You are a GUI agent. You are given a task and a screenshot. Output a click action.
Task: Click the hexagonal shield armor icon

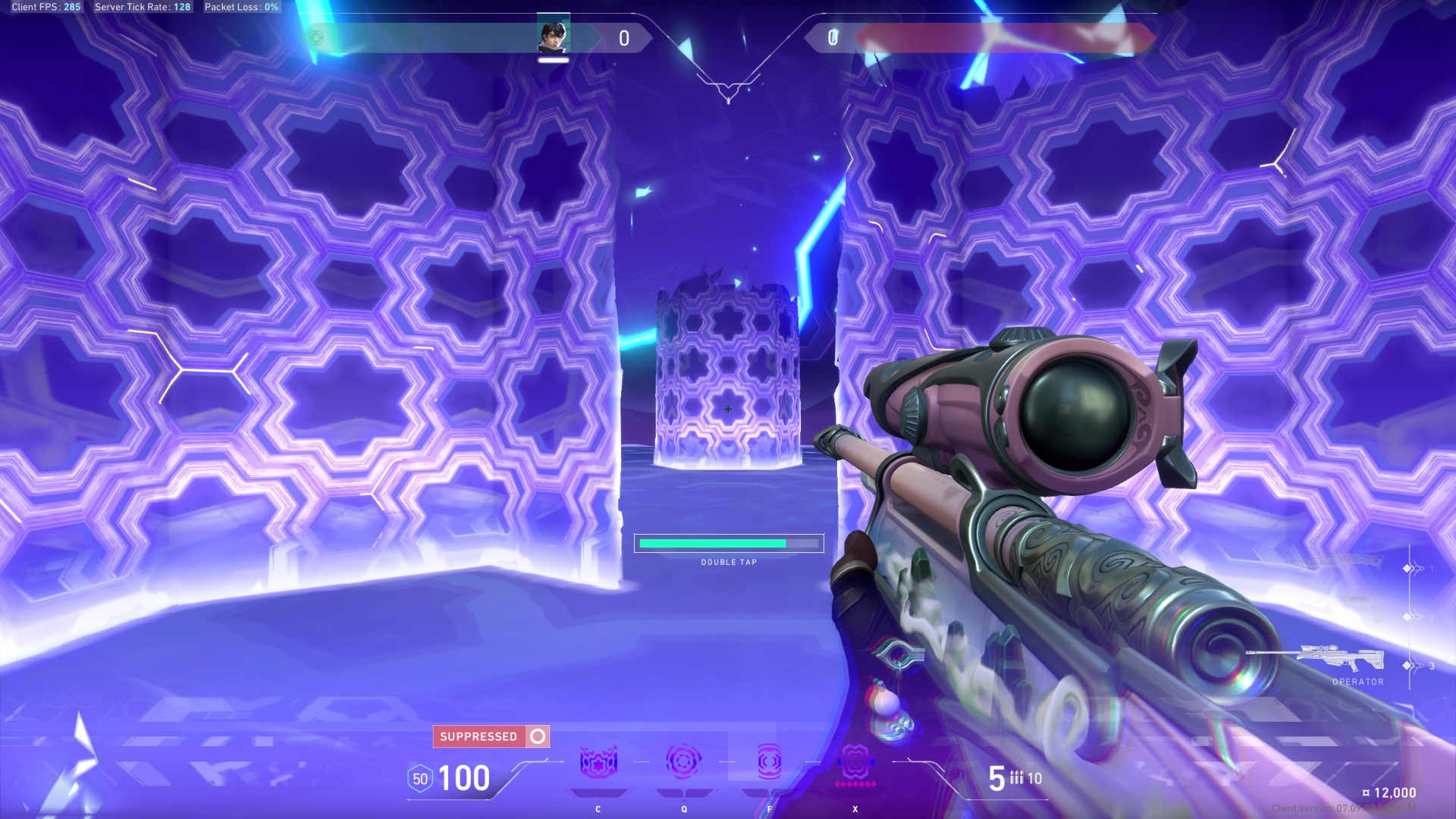(x=420, y=779)
